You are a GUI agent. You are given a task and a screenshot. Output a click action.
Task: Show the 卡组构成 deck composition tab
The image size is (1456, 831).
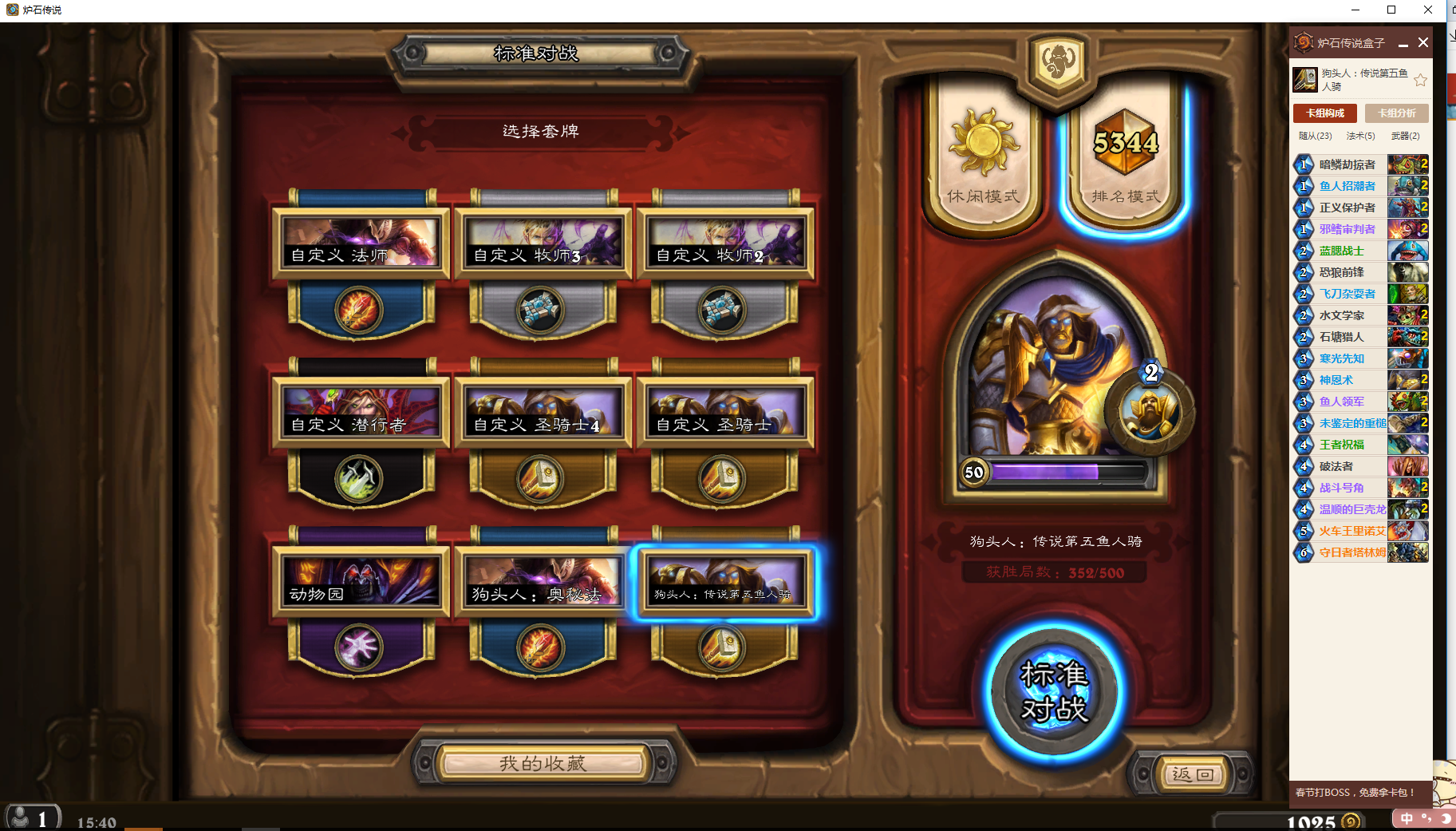coord(1324,113)
